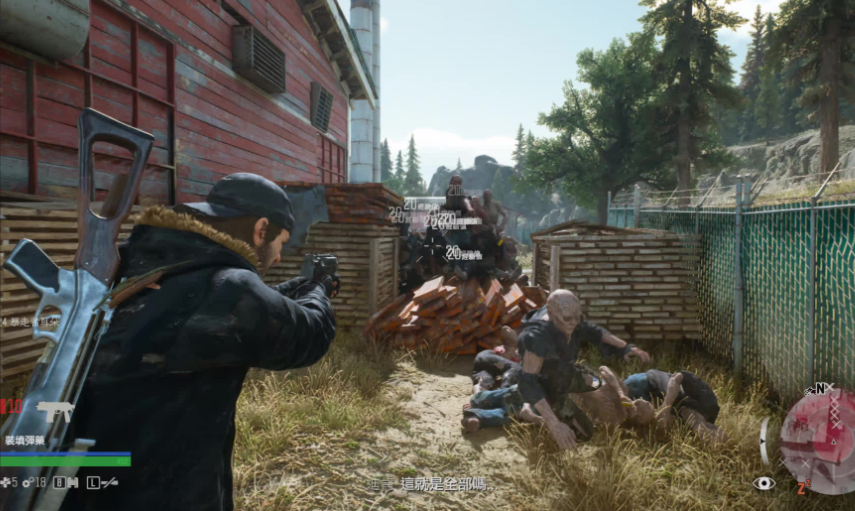Screen dimensions: 855x511
Task: Click the eye visibility indicator icon
Action: tap(764, 483)
